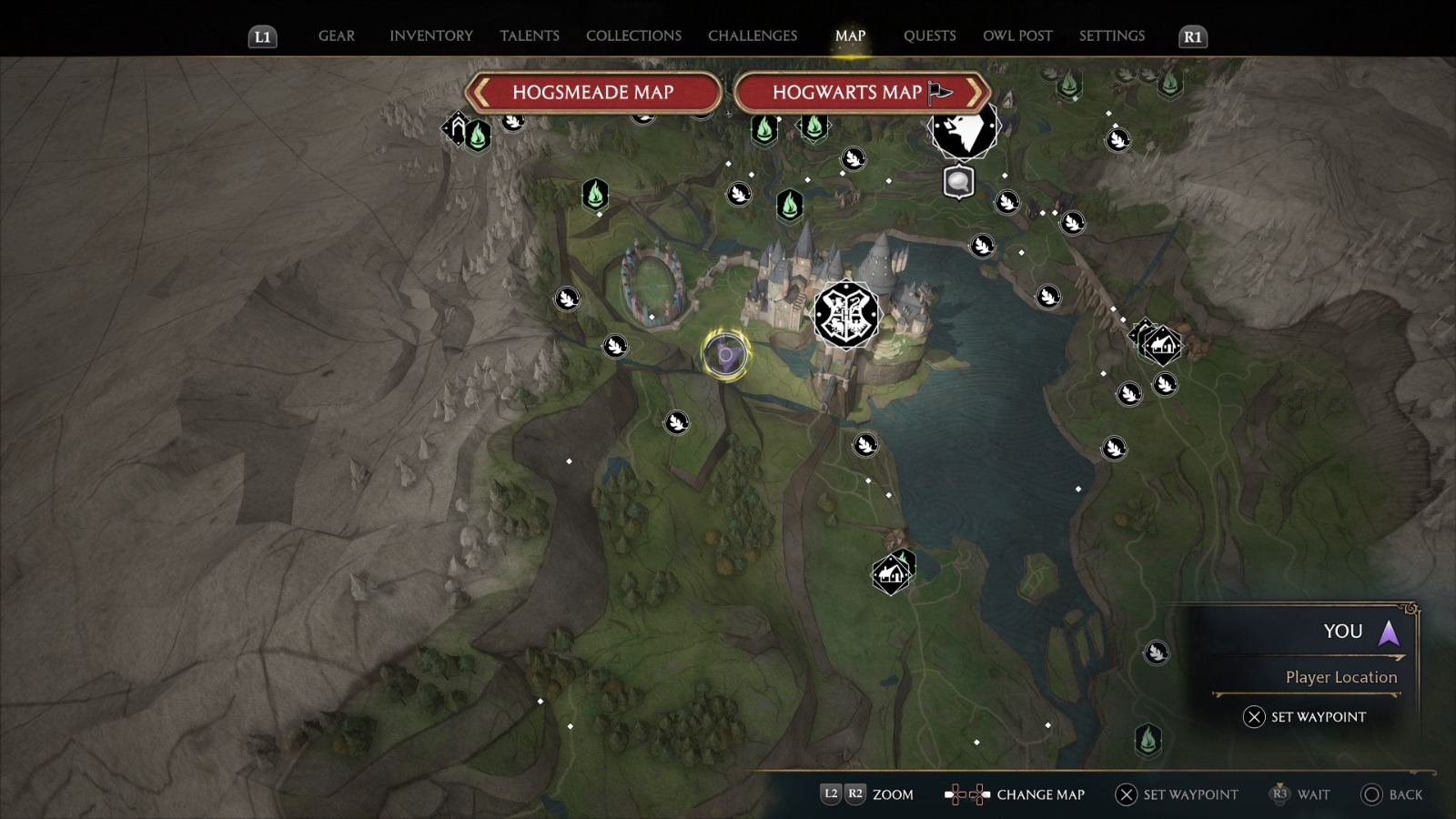
Task: Open the Quests tab
Action: point(929,35)
